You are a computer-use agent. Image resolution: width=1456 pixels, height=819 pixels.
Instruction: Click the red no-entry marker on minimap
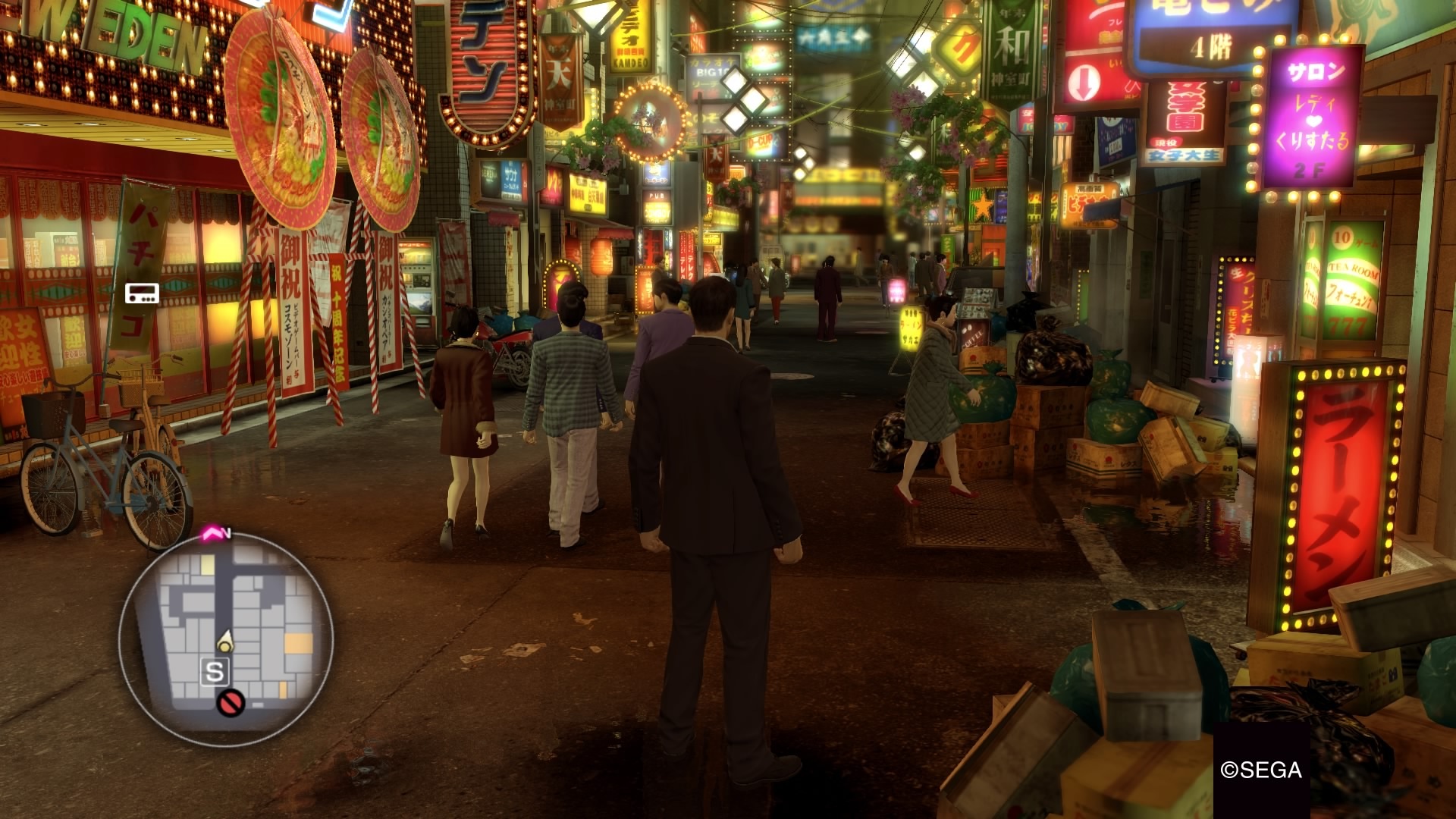tap(230, 703)
